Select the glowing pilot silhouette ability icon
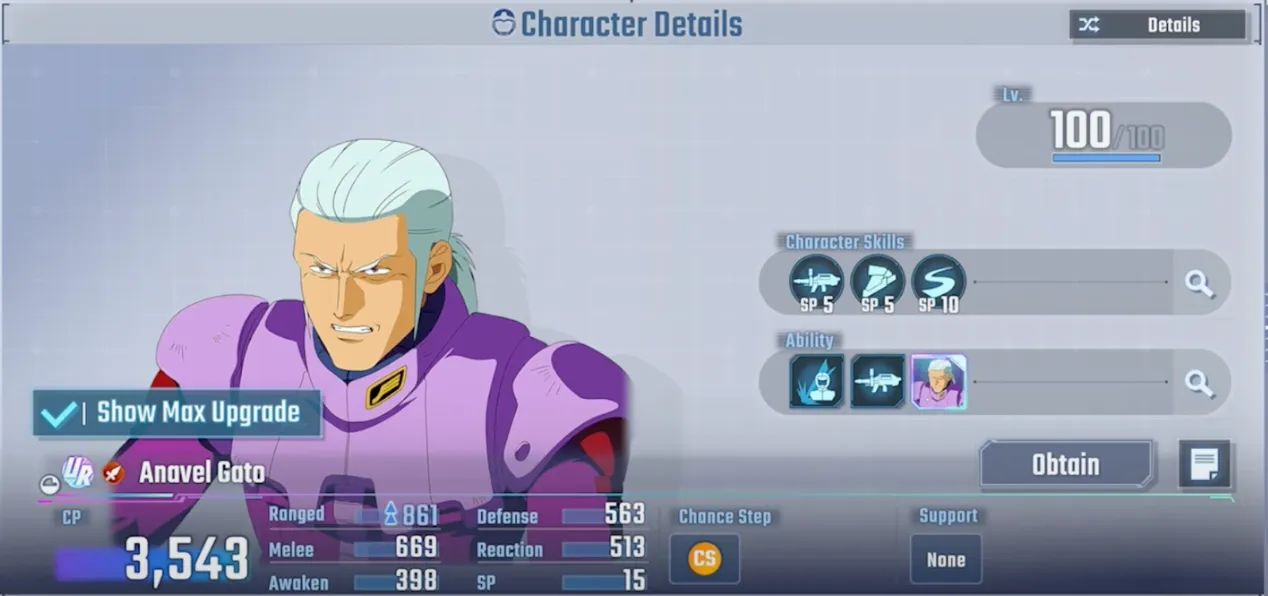 click(816, 381)
